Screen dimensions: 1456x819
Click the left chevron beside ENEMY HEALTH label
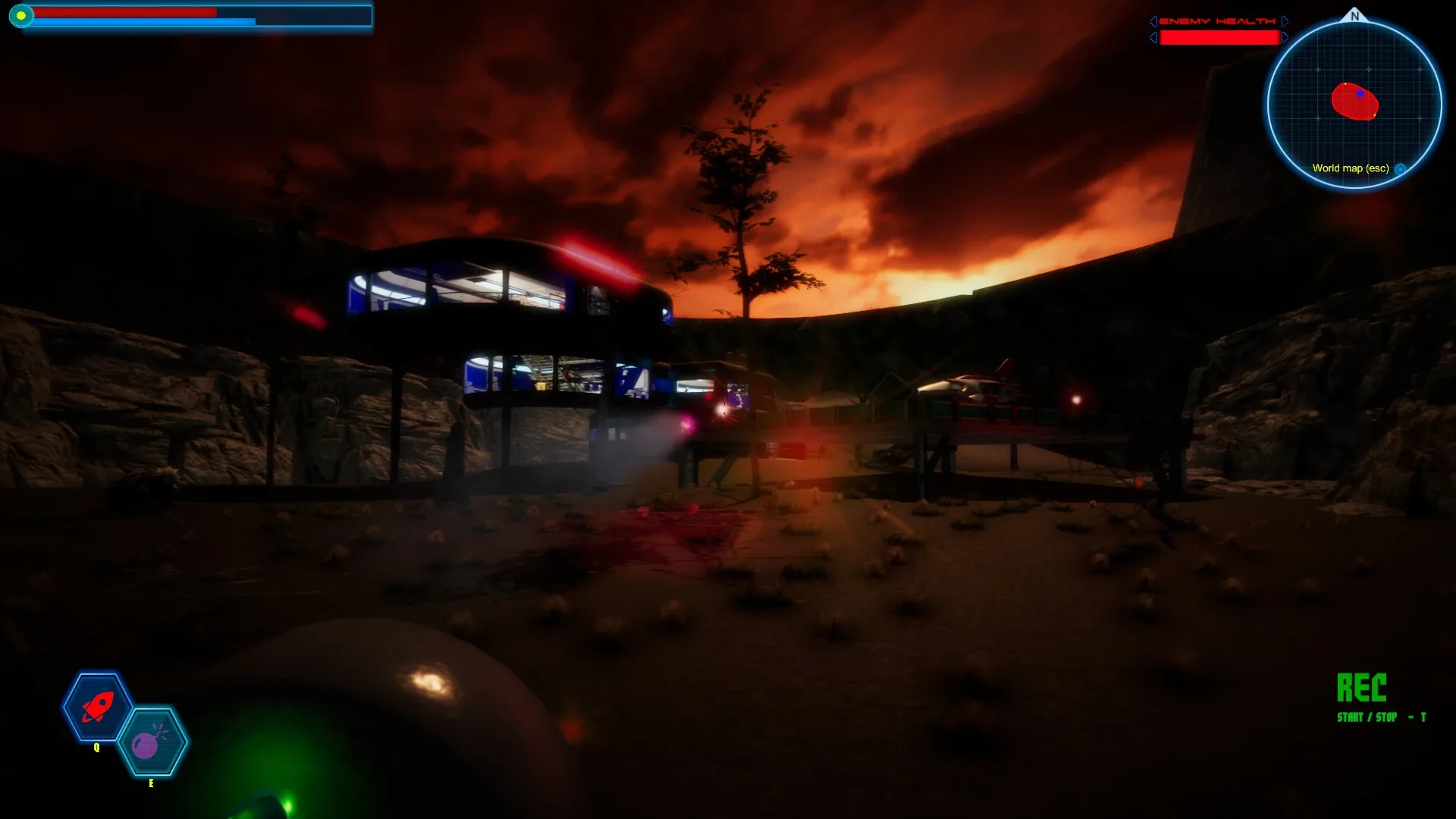[1153, 21]
